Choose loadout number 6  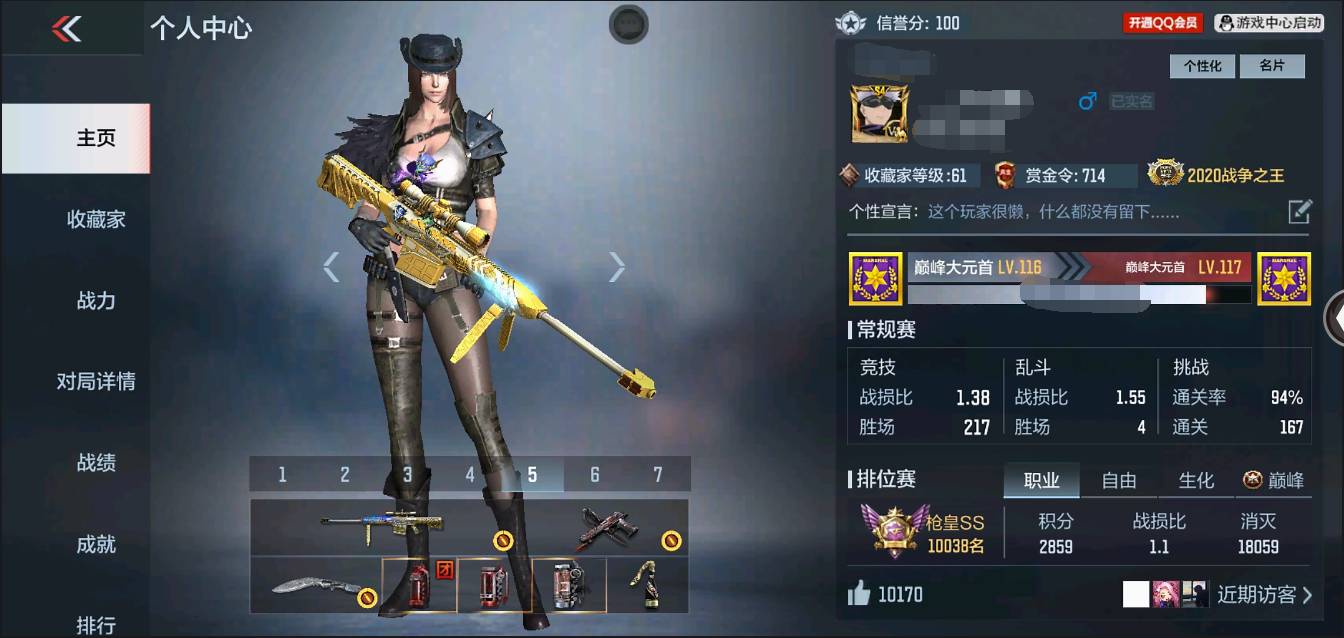pyautogui.click(x=594, y=475)
